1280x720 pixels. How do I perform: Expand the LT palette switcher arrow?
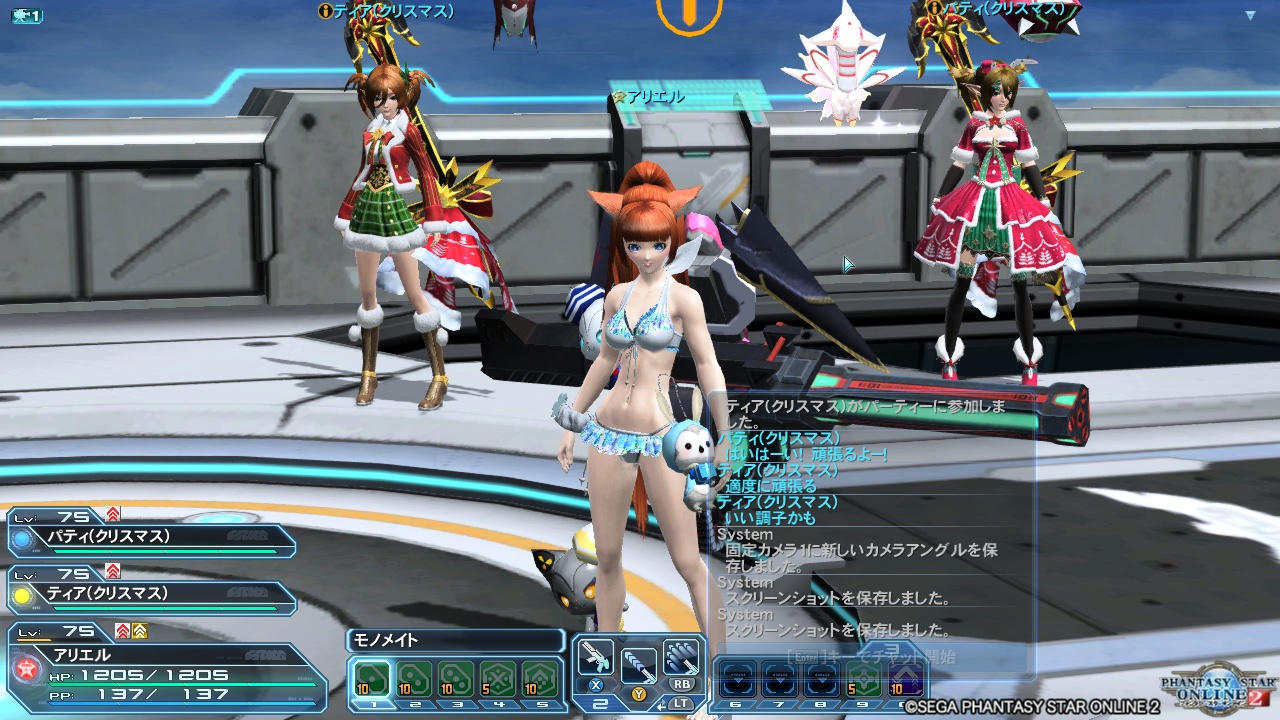pos(662,704)
